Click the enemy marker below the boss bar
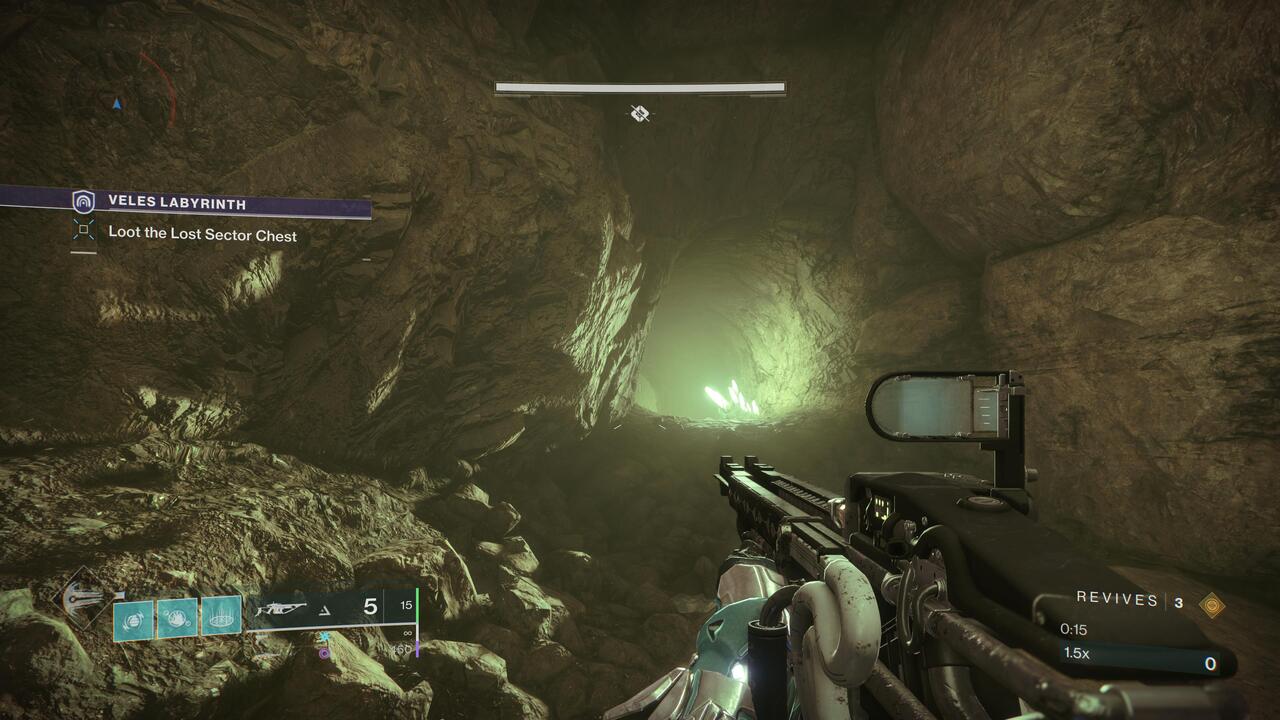1280x720 pixels. tap(640, 114)
